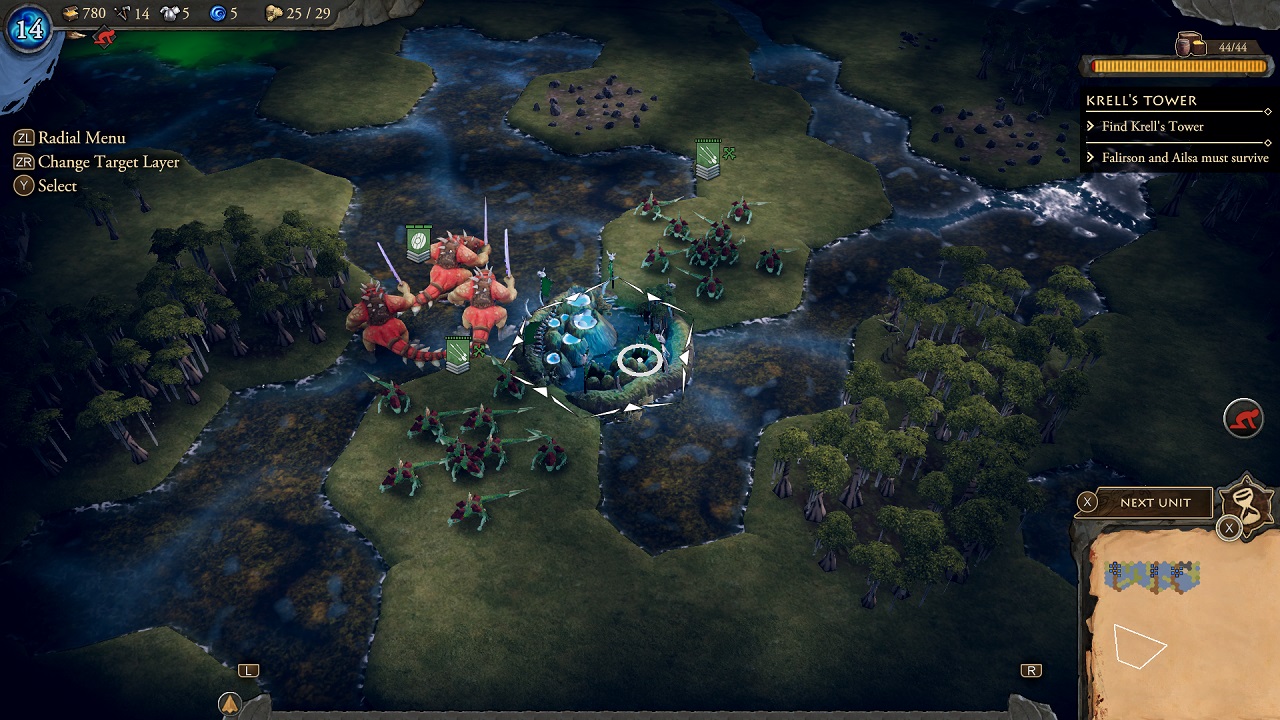1280x720 pixels.
Task: Select the turn counter emblem showing 14
Action: coord(30,30)
